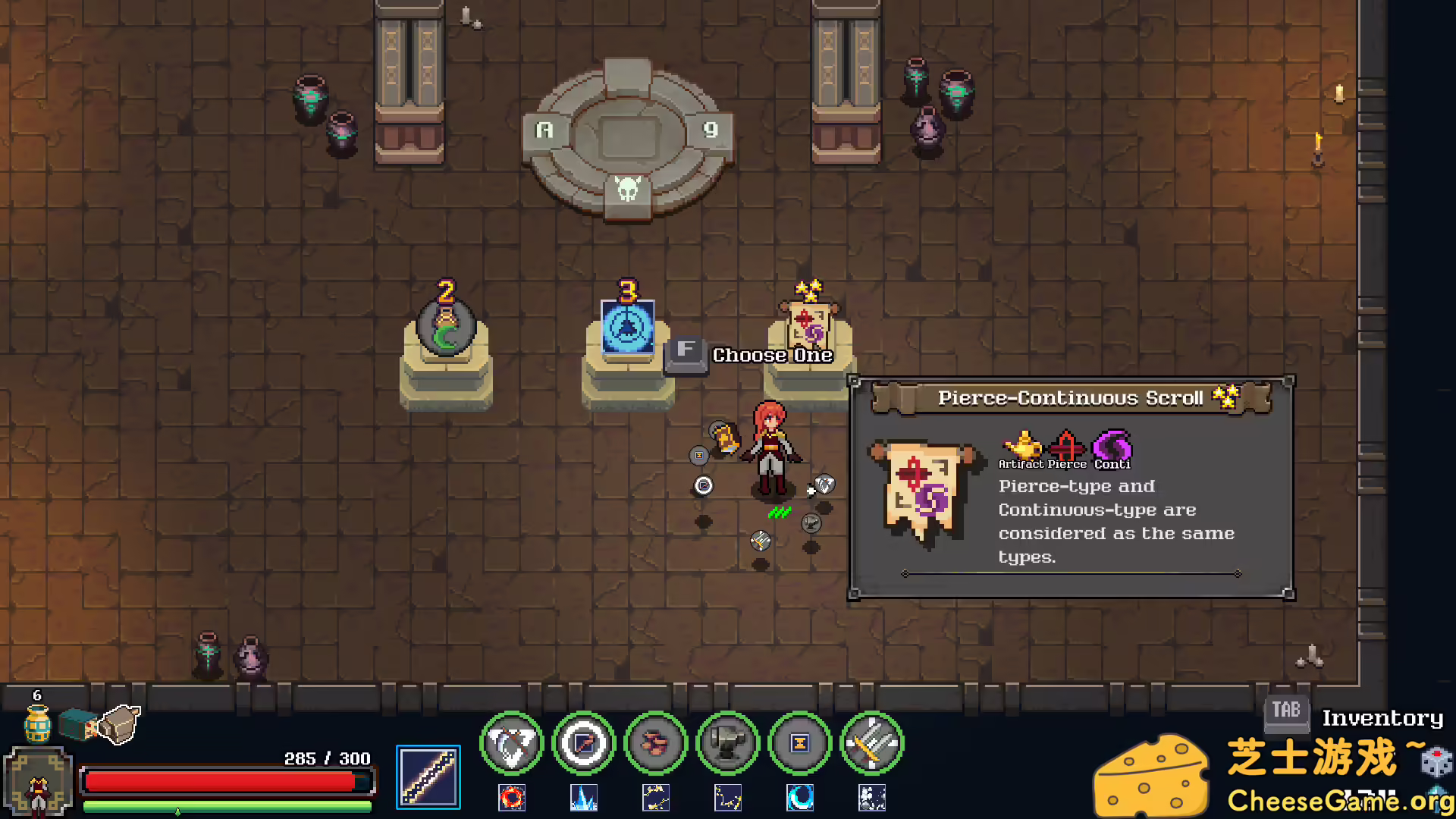Image resolution: width=1456 pixels, height=819 pixels.
Task: Activate the scythe and bow skill
Action: 512,743
